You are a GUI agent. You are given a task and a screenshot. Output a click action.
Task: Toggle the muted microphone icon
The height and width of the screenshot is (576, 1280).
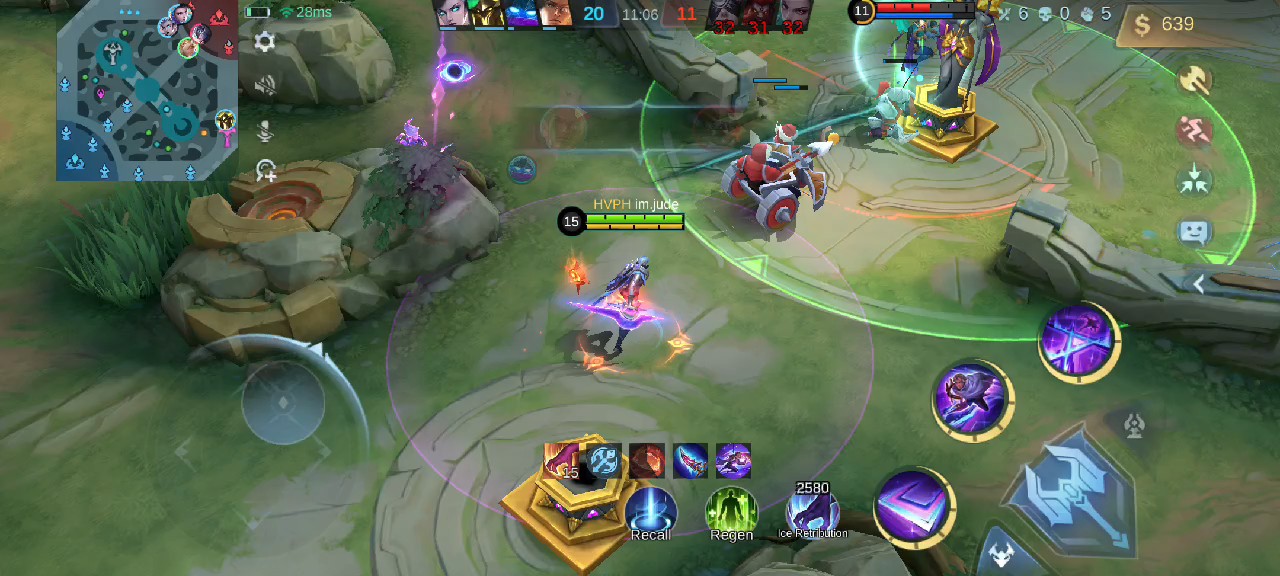(x=265, y=130)
